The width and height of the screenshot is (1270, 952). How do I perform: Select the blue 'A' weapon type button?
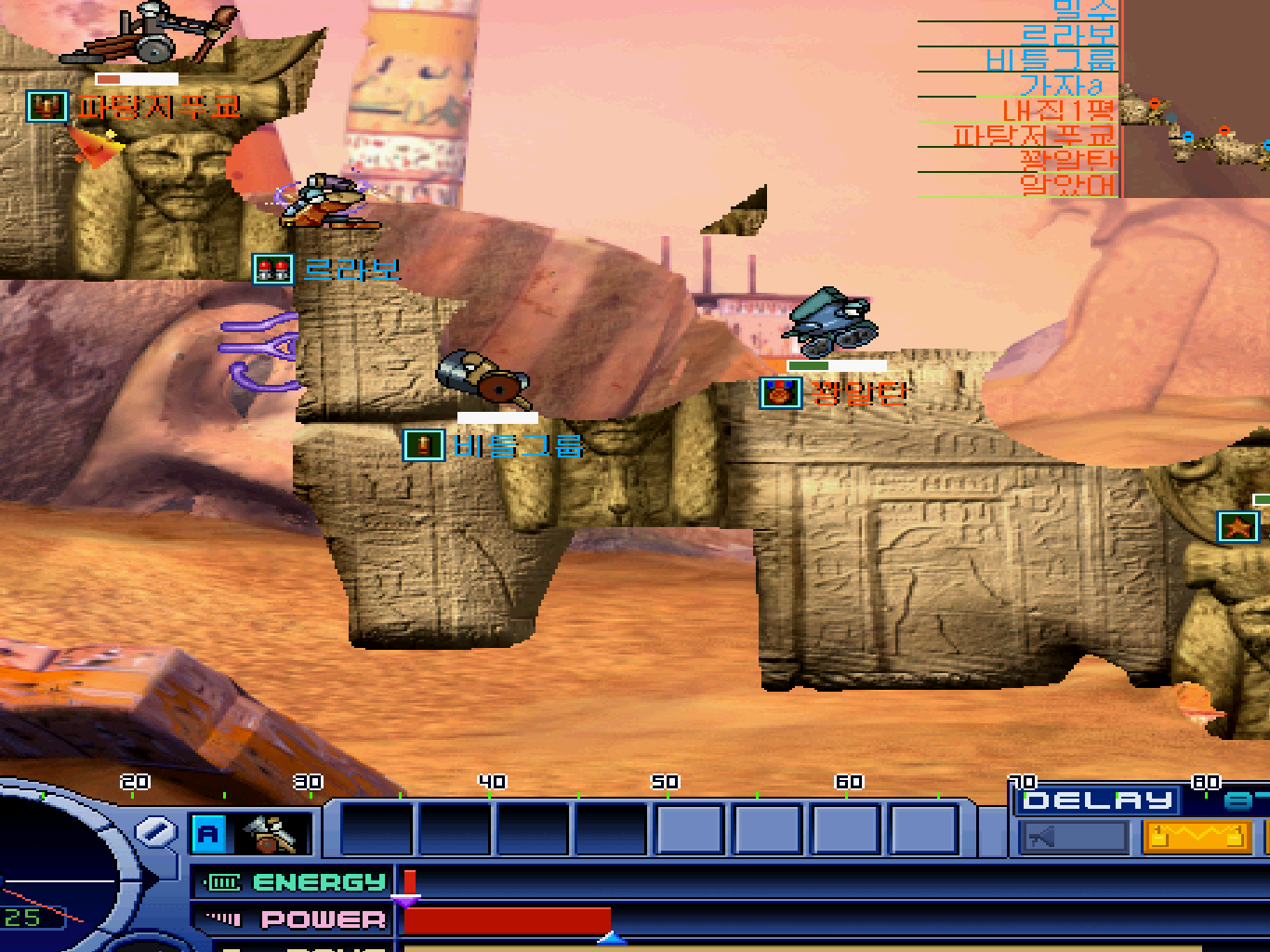pyautogui.click(x=208, y=834)
